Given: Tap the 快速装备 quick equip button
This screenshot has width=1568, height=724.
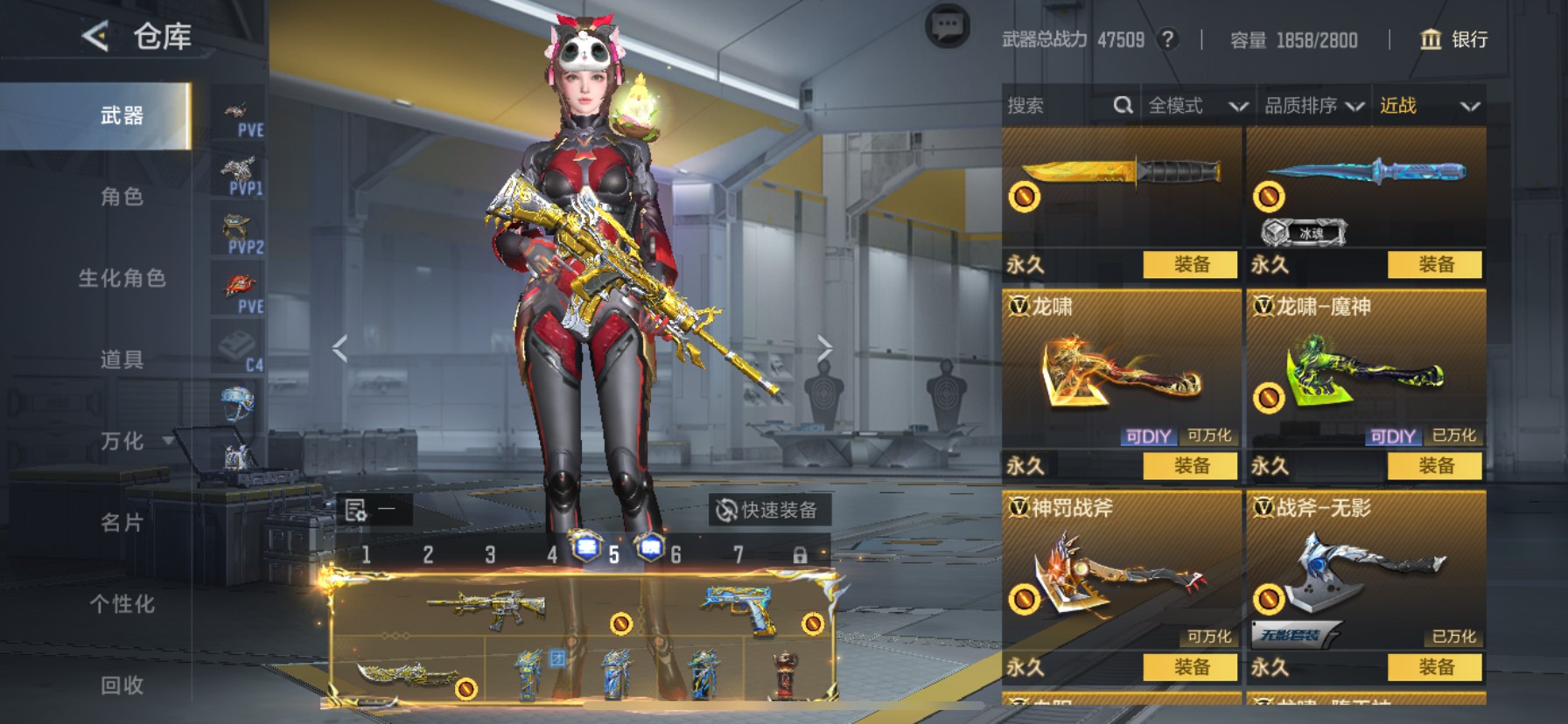Looking at the screenshot, I should pos(767,510).
